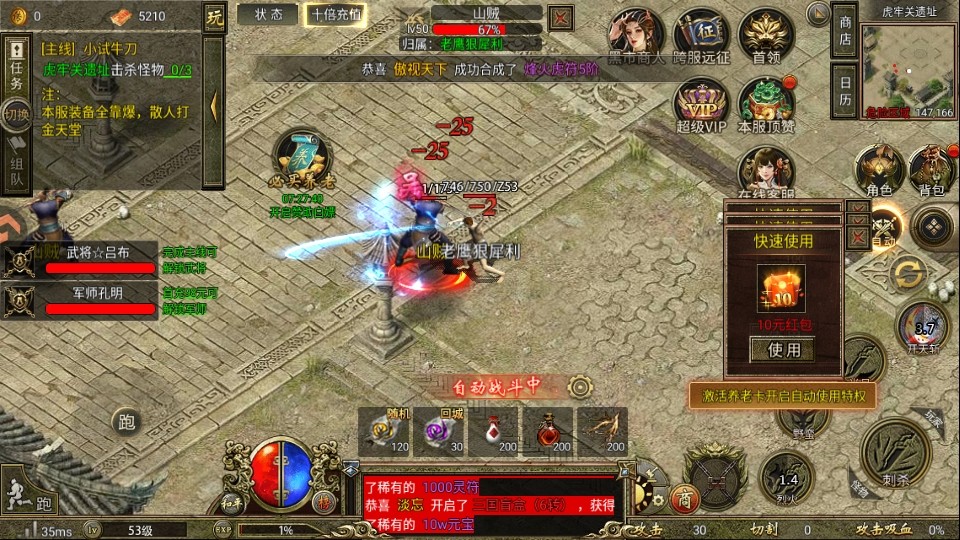Open the 背包 backpack
This screenshot has width=960, height=540.
tap(931, 168)
